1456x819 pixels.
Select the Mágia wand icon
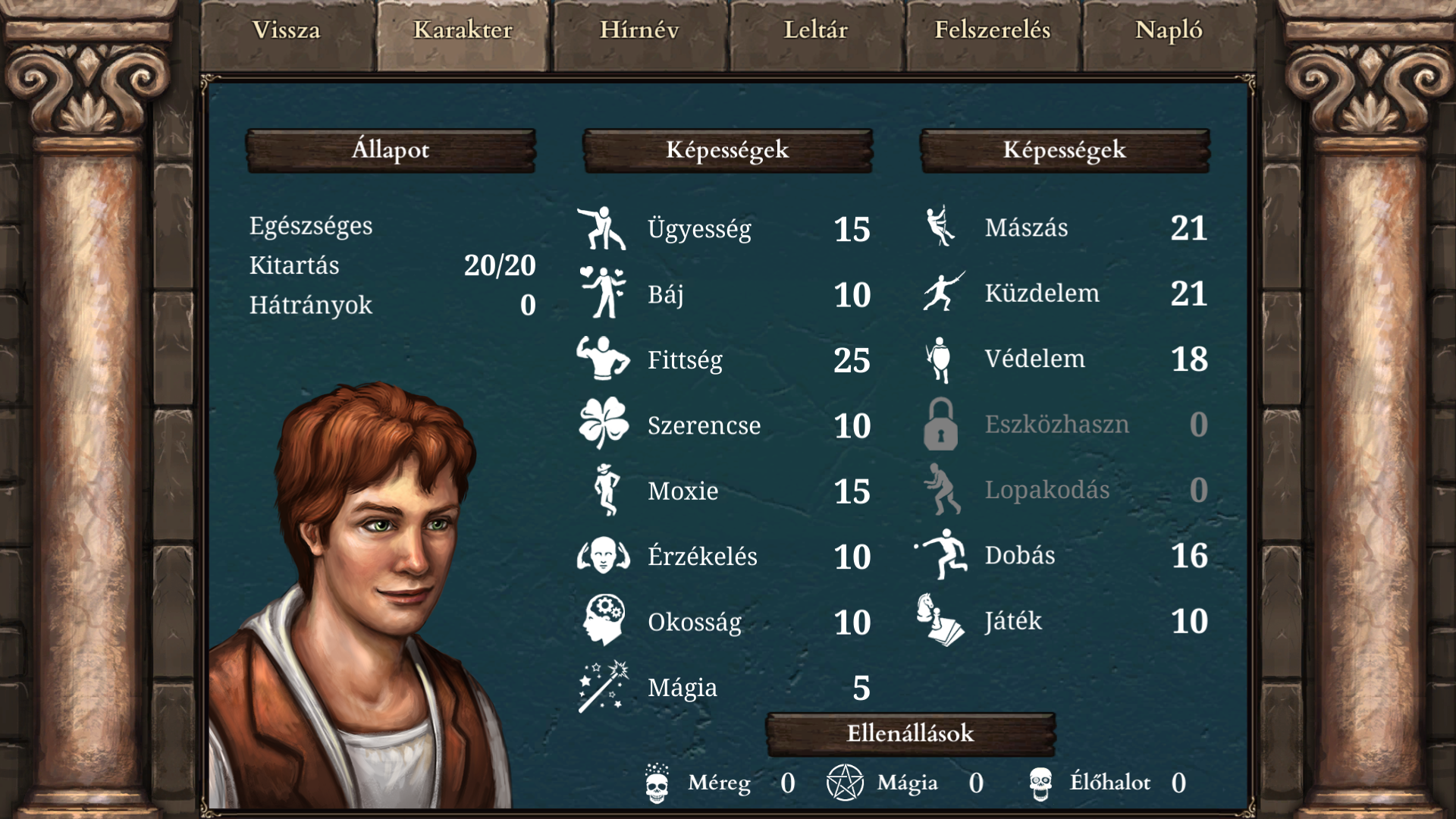604,687
